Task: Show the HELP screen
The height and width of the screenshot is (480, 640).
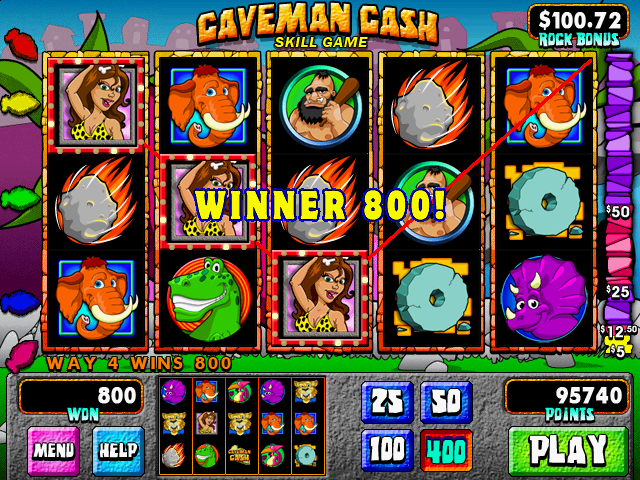Action: coord(117,450)
